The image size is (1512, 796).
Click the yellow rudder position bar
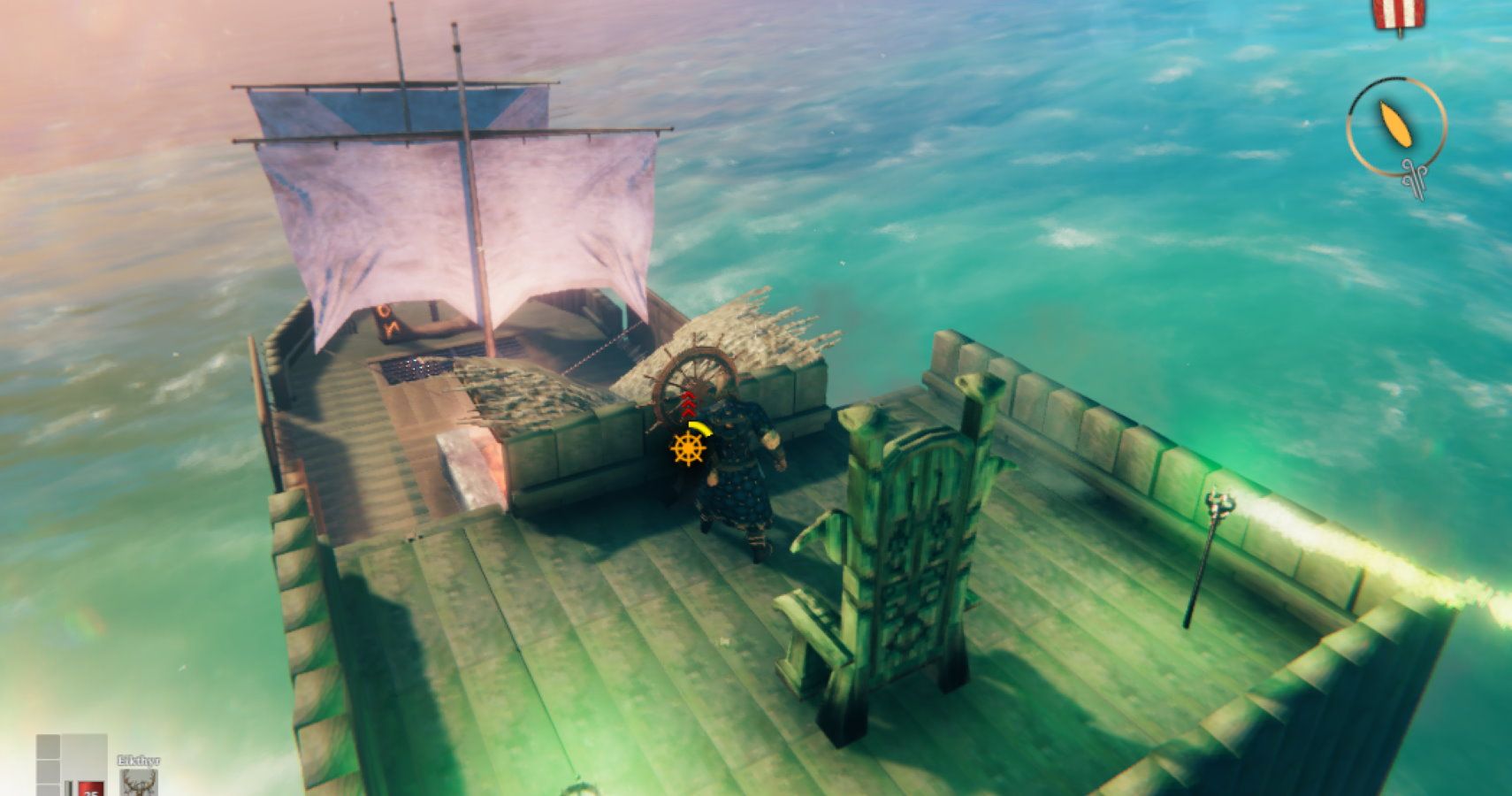699,428
